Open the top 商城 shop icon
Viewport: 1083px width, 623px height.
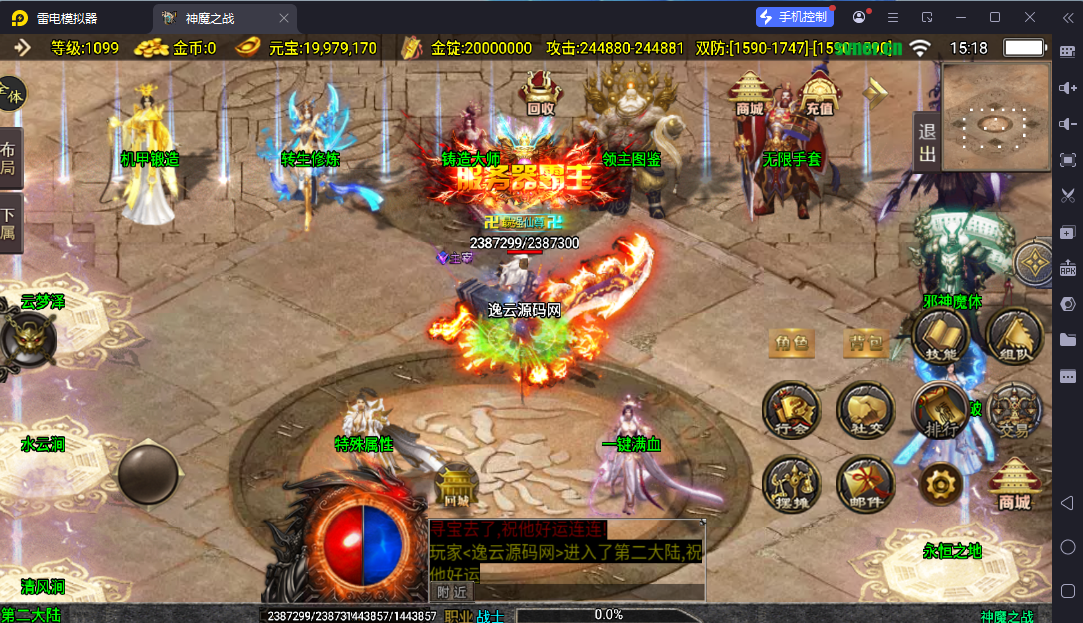tap(750, 94)
